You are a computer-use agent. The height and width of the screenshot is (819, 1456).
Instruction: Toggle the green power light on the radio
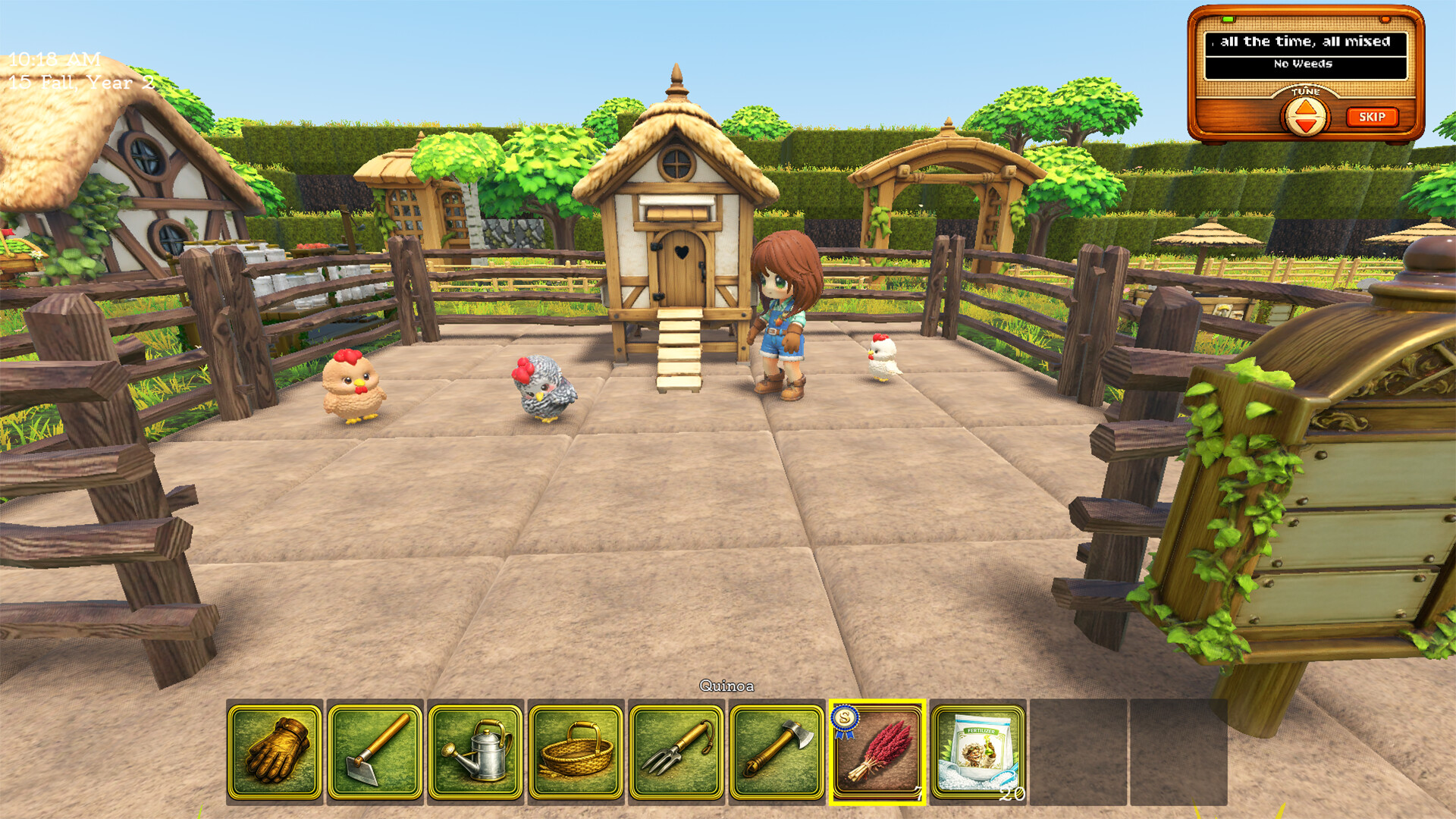(x=1228, y=19)
